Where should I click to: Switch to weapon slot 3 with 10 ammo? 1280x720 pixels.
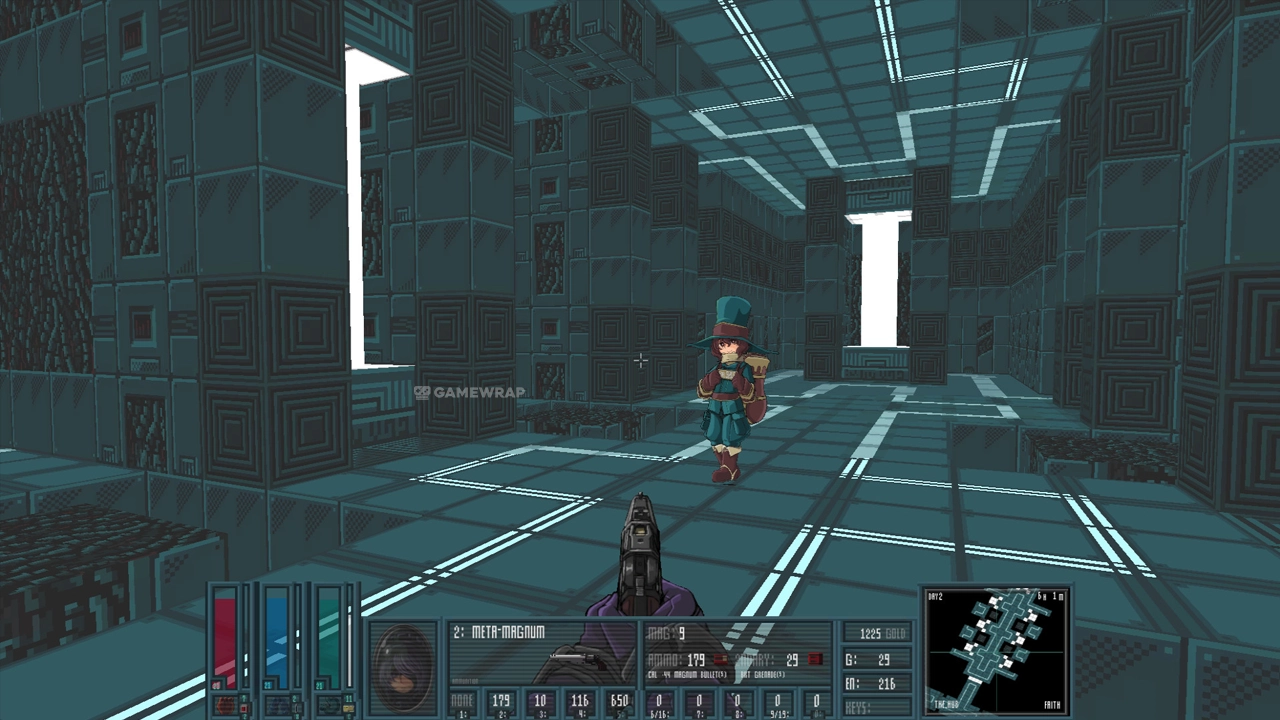[540, 703]
